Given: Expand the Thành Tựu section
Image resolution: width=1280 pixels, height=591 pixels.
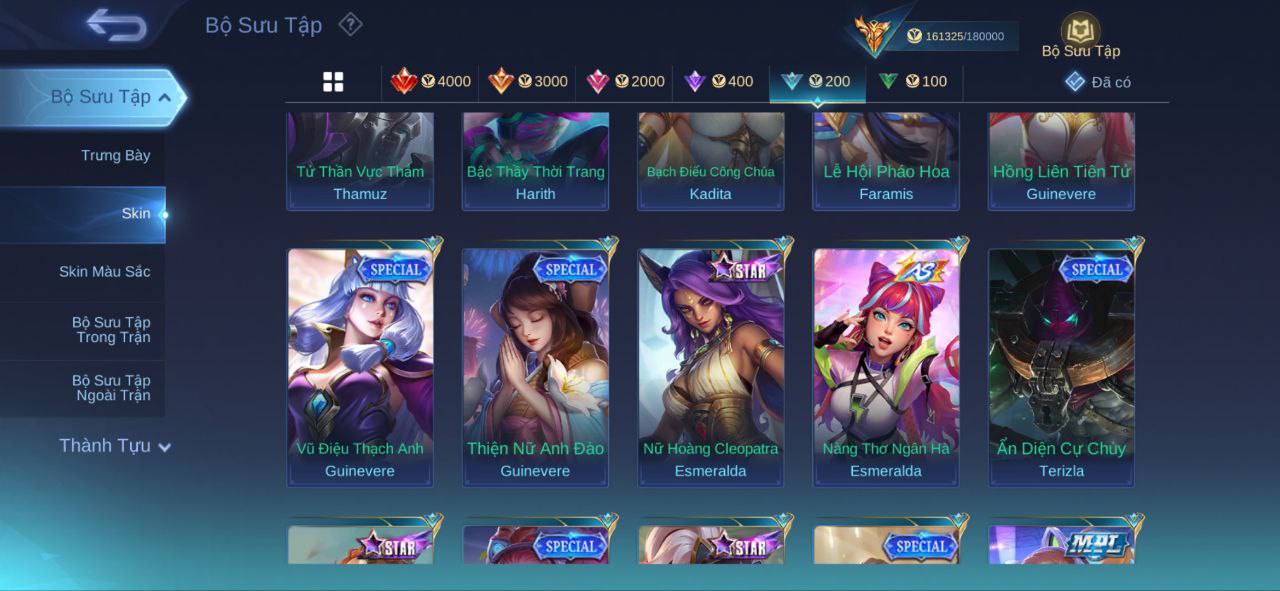Looking at the screenshot, I should coord(114,446).
